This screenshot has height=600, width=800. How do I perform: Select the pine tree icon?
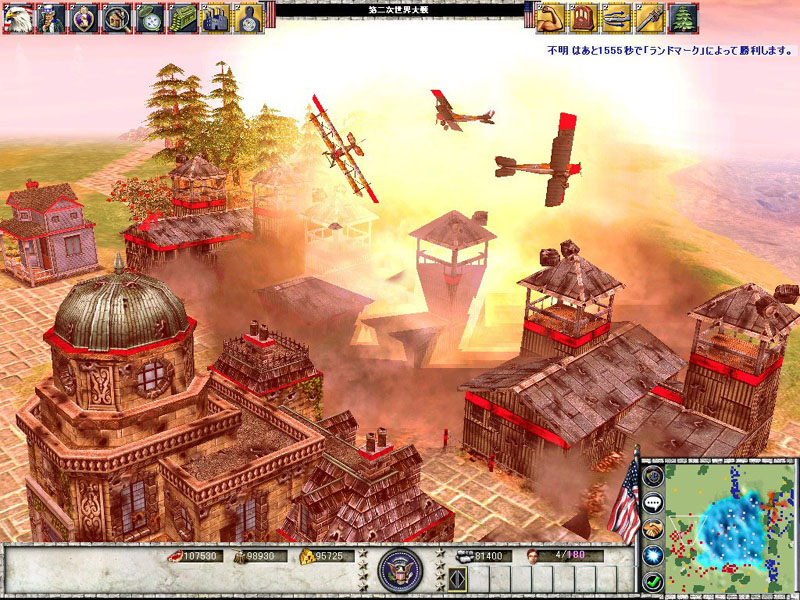683,16
